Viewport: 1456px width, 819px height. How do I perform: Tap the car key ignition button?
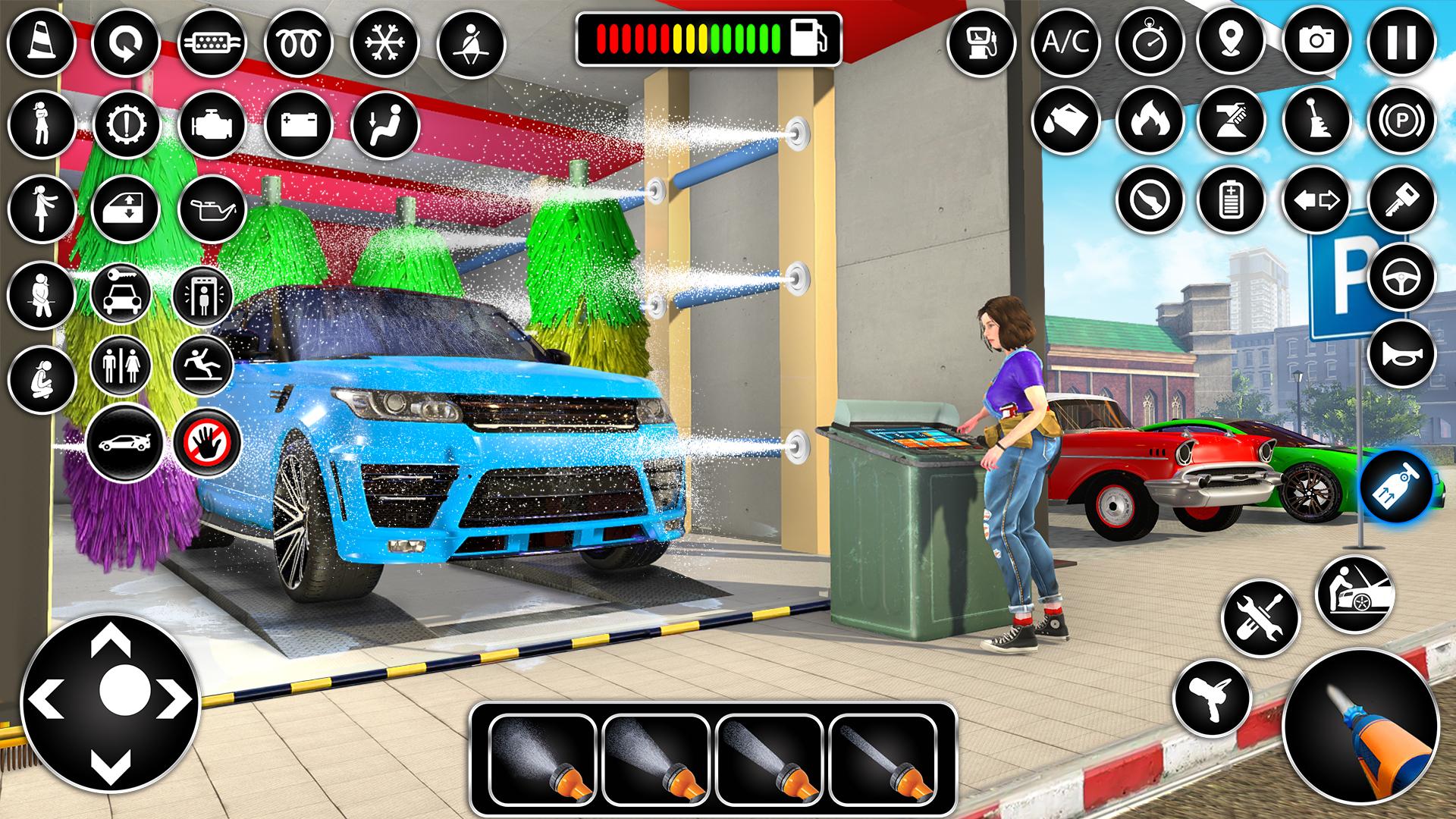[1401, 200]
